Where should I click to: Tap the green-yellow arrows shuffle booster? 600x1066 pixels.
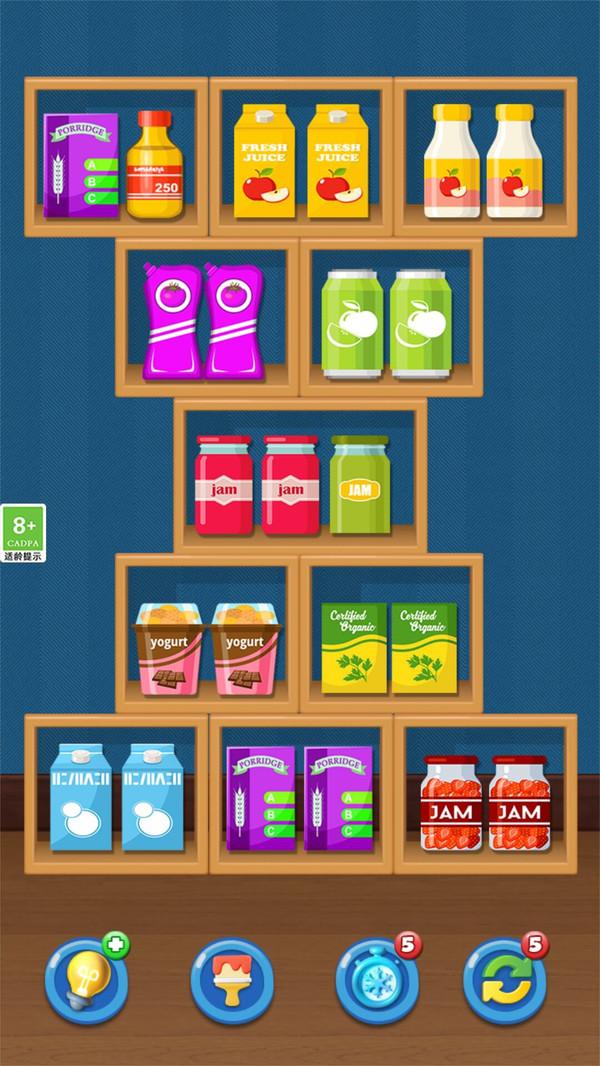[x=505, y=980]
